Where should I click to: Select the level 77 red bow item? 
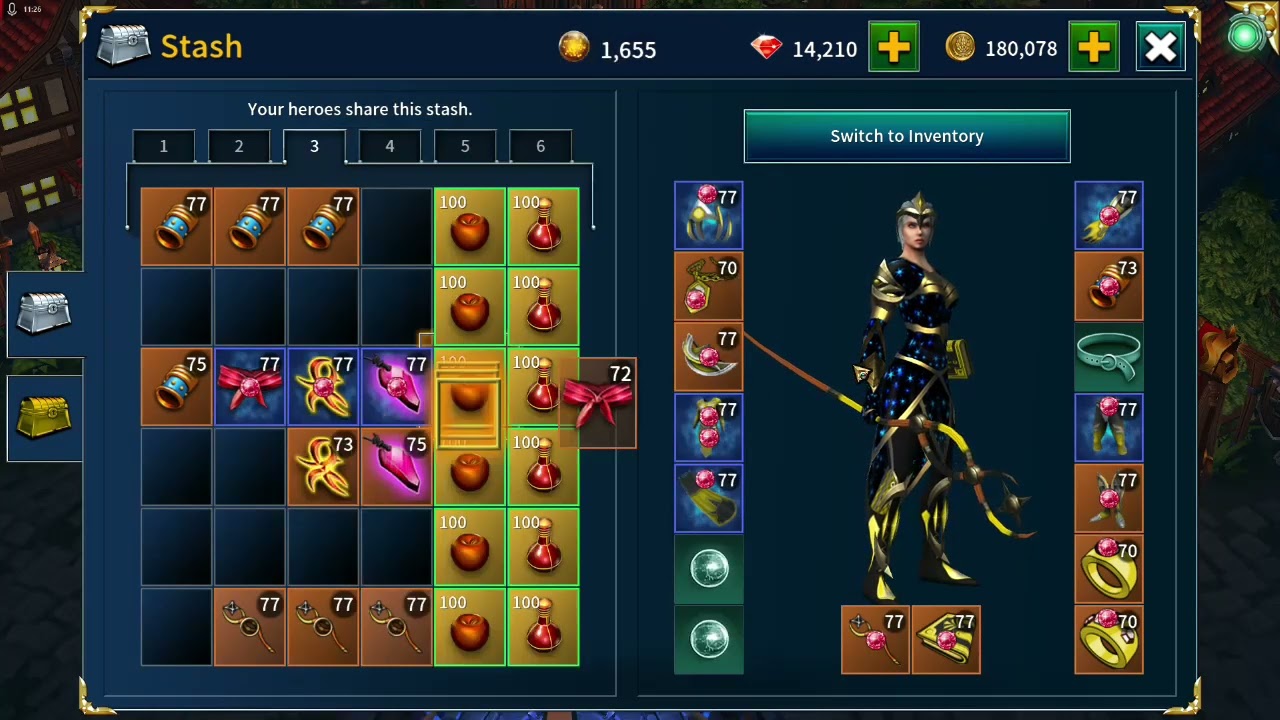pos(249,387)
